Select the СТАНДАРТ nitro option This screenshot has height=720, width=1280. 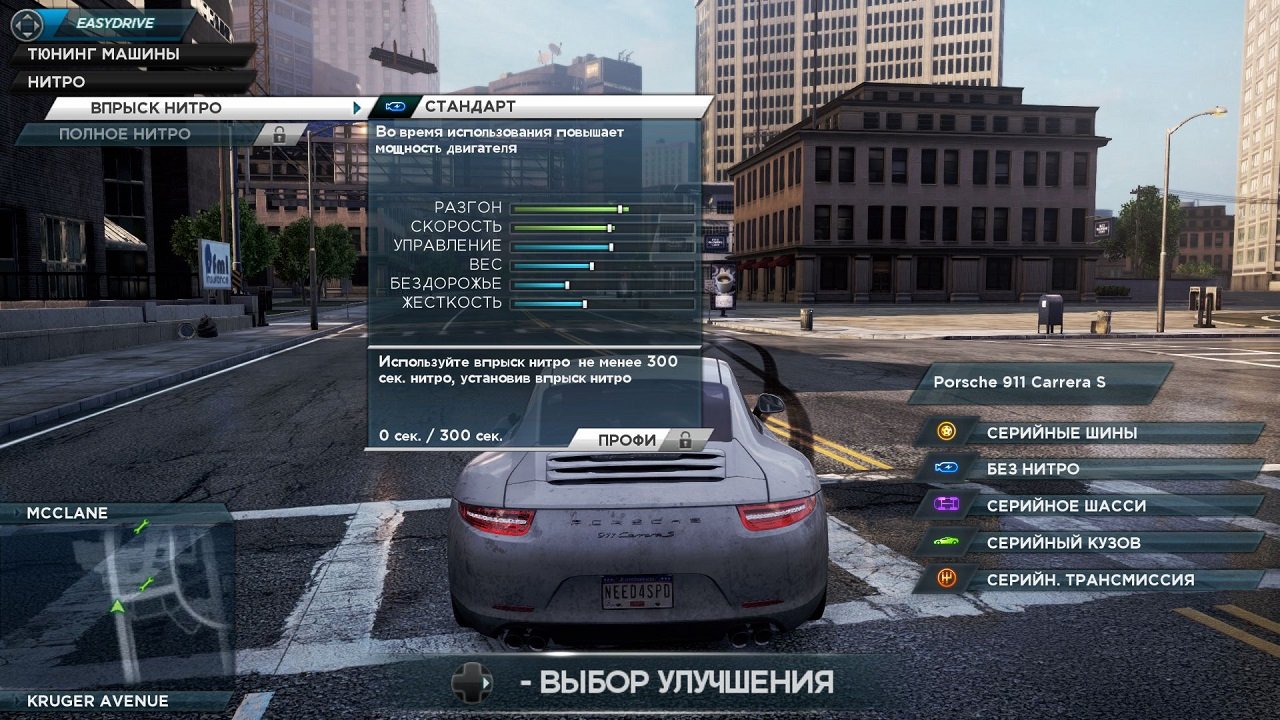coord(470,104)
